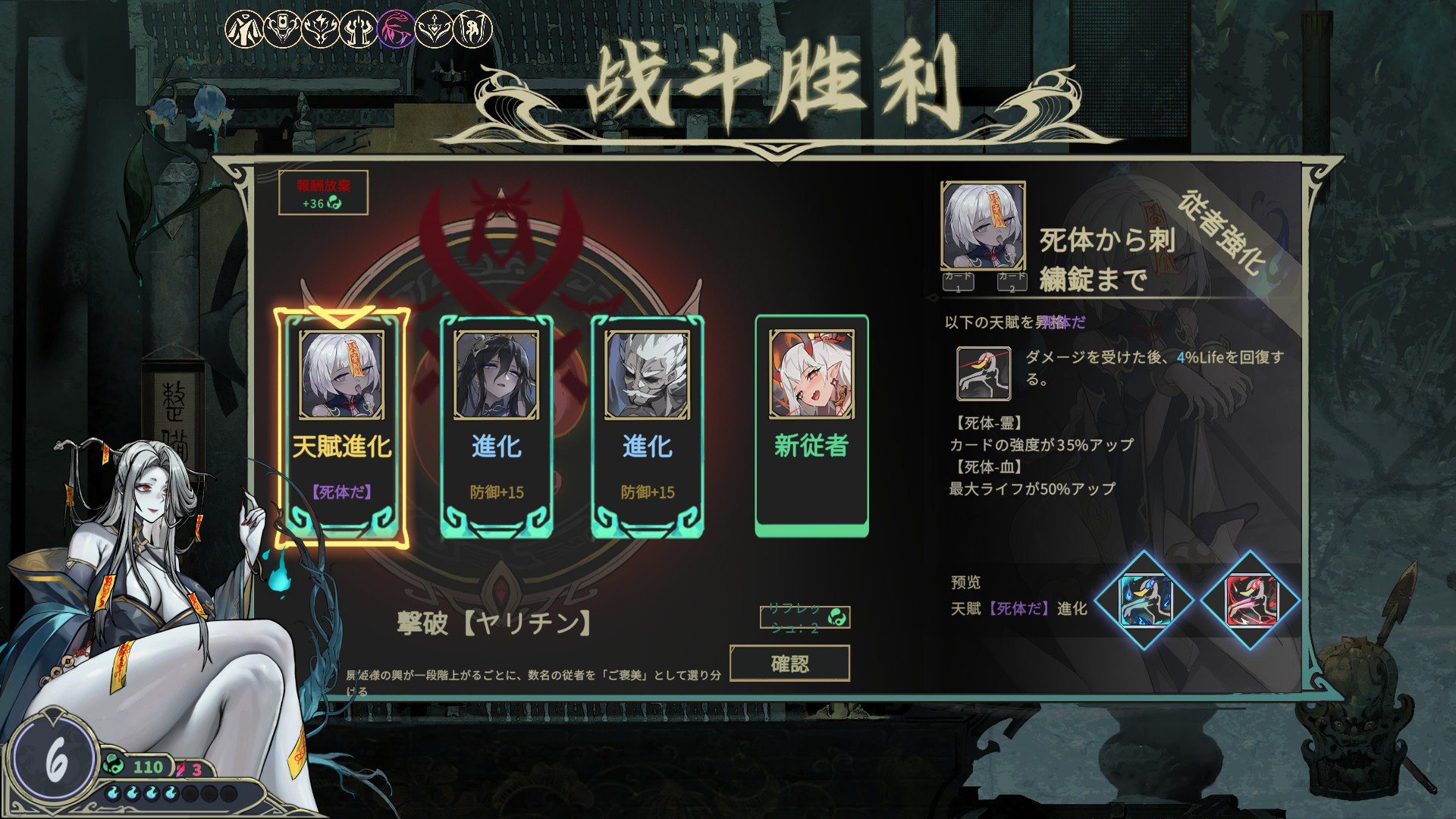Open the カード 1 tab under the portrait
This screenshot has height=819, width=1456.
click(x=958, y=282)
